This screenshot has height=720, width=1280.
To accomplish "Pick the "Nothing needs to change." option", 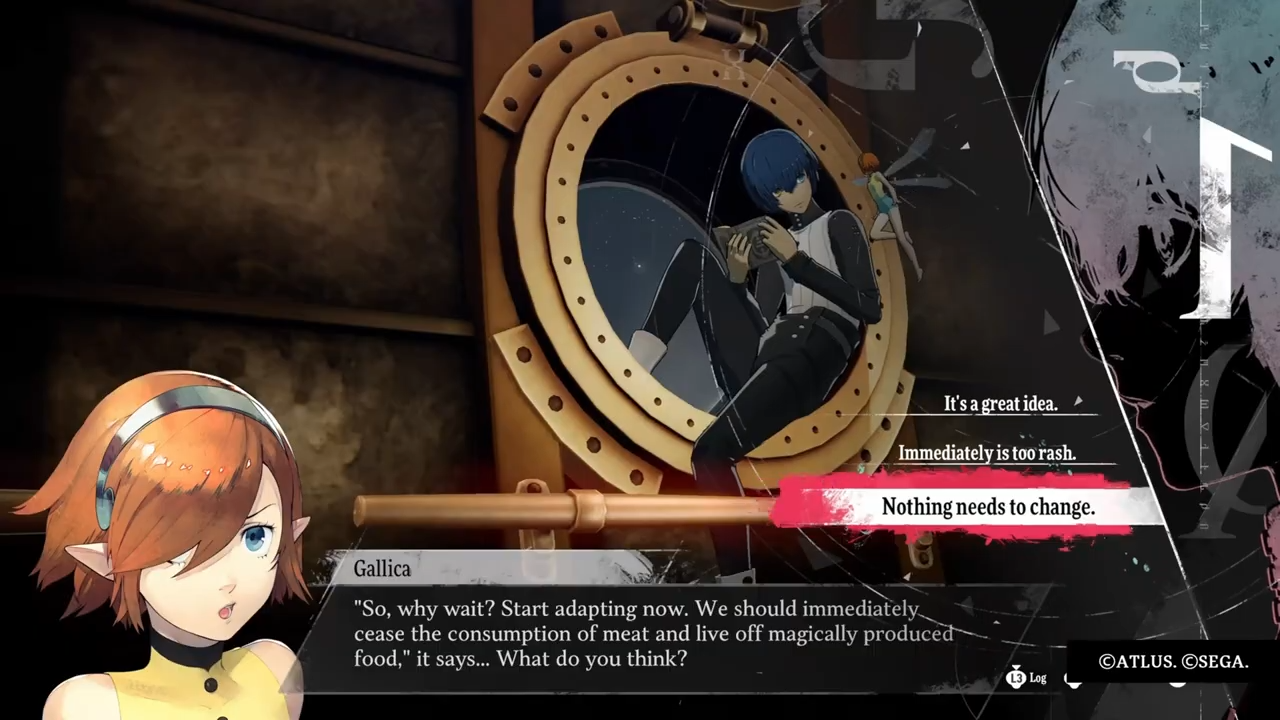I will pos(987,507).
